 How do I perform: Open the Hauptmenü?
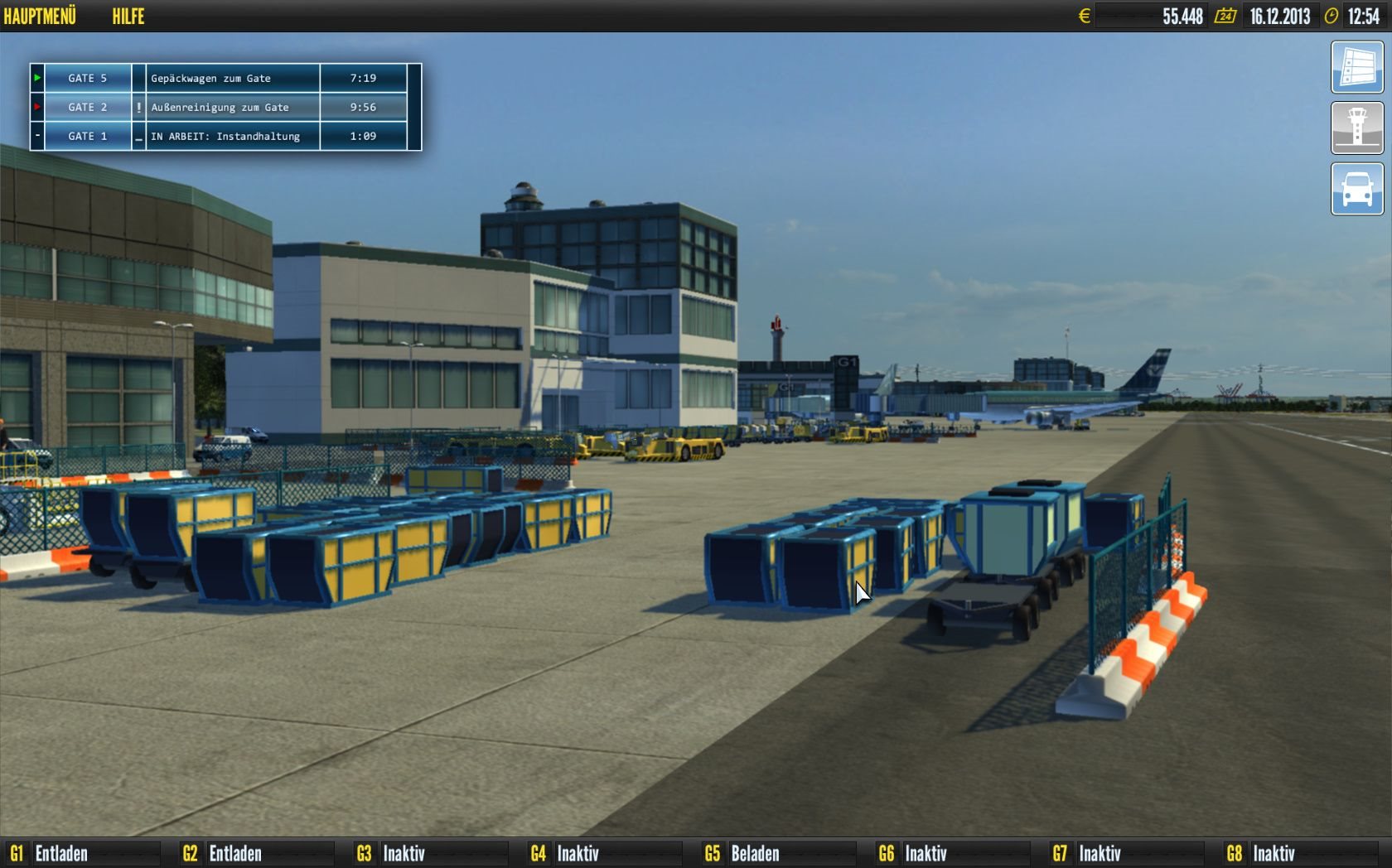40,16
